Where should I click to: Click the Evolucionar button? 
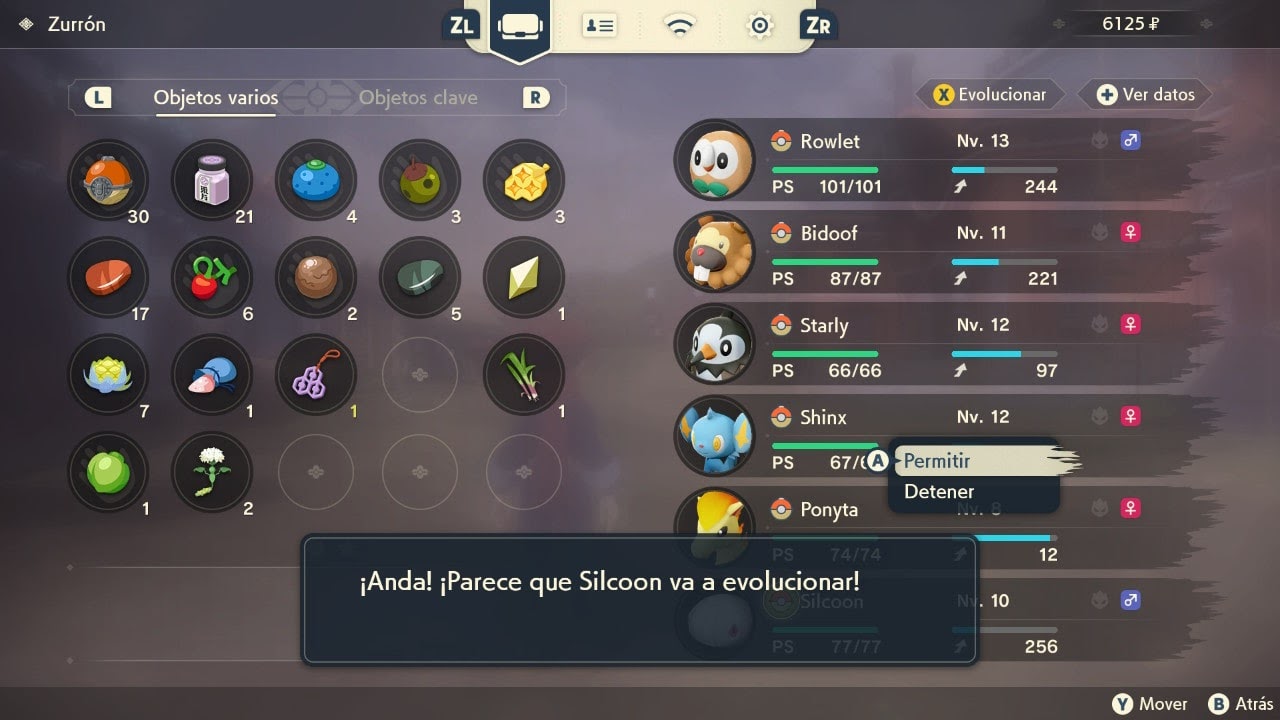pos(991,95)
